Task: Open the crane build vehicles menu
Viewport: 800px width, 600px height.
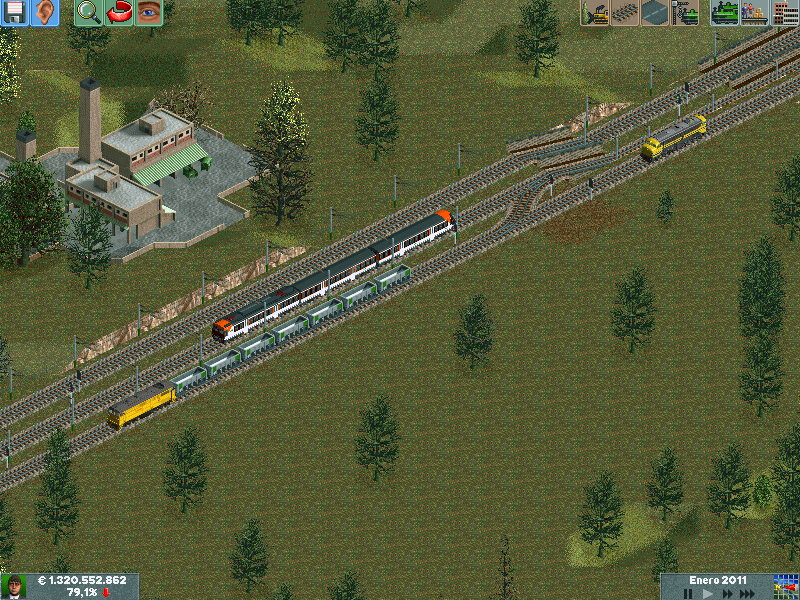Action: pos(686,13)
